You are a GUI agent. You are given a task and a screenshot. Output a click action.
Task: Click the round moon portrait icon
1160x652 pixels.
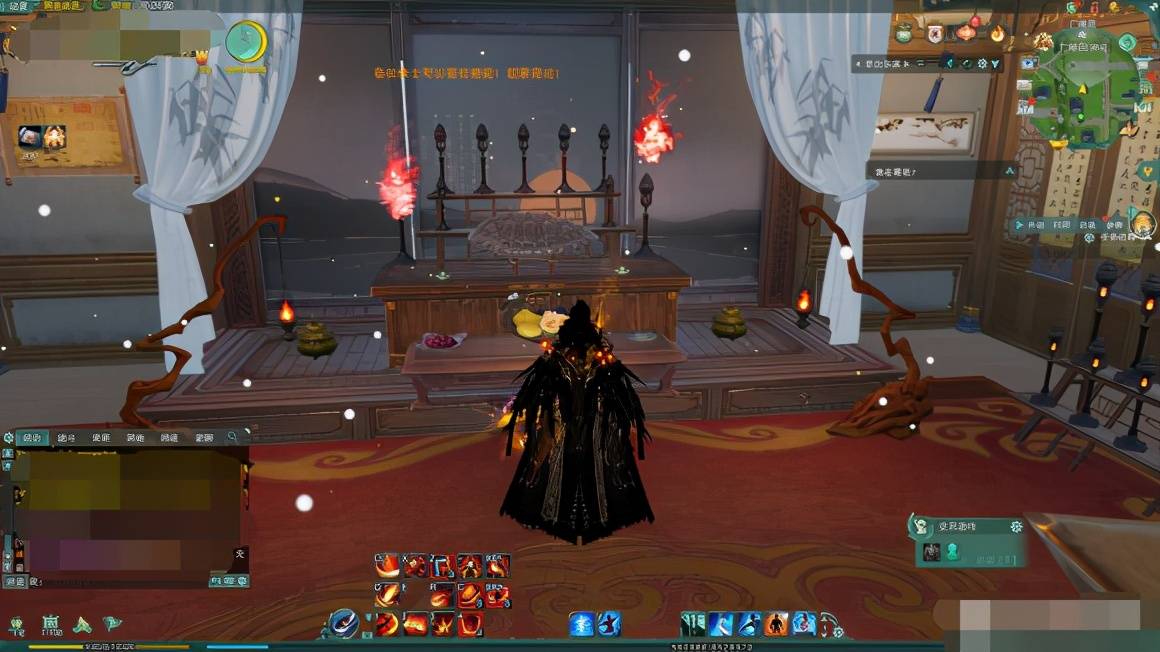point(244,41)
